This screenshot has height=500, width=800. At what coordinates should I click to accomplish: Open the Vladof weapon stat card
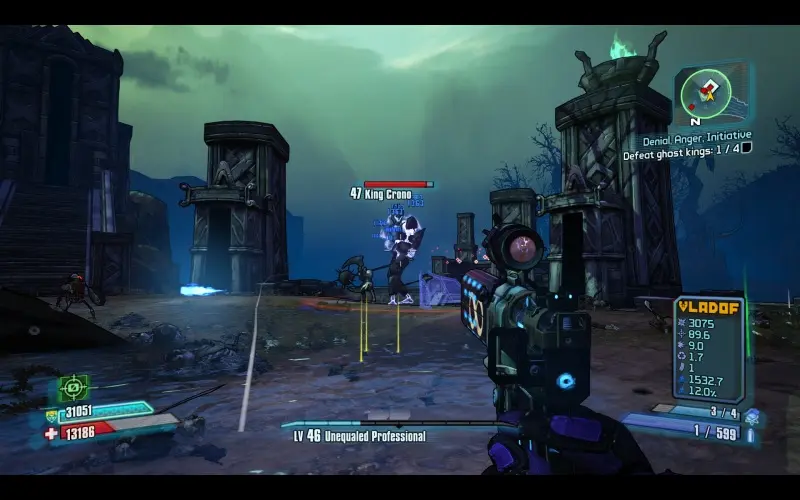click(x=708, y=347)
